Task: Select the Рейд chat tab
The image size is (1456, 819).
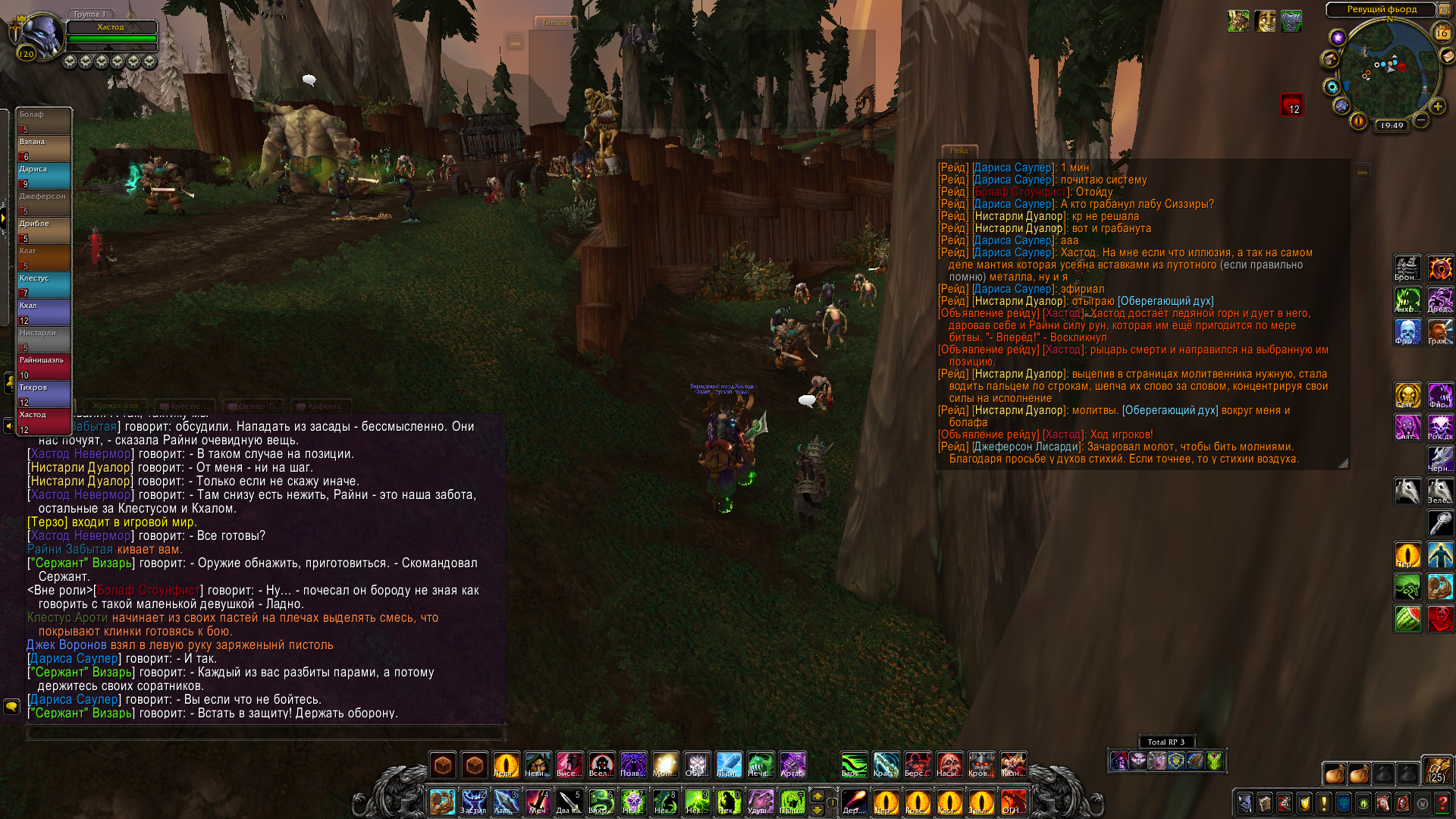Action: coord(959,151)
